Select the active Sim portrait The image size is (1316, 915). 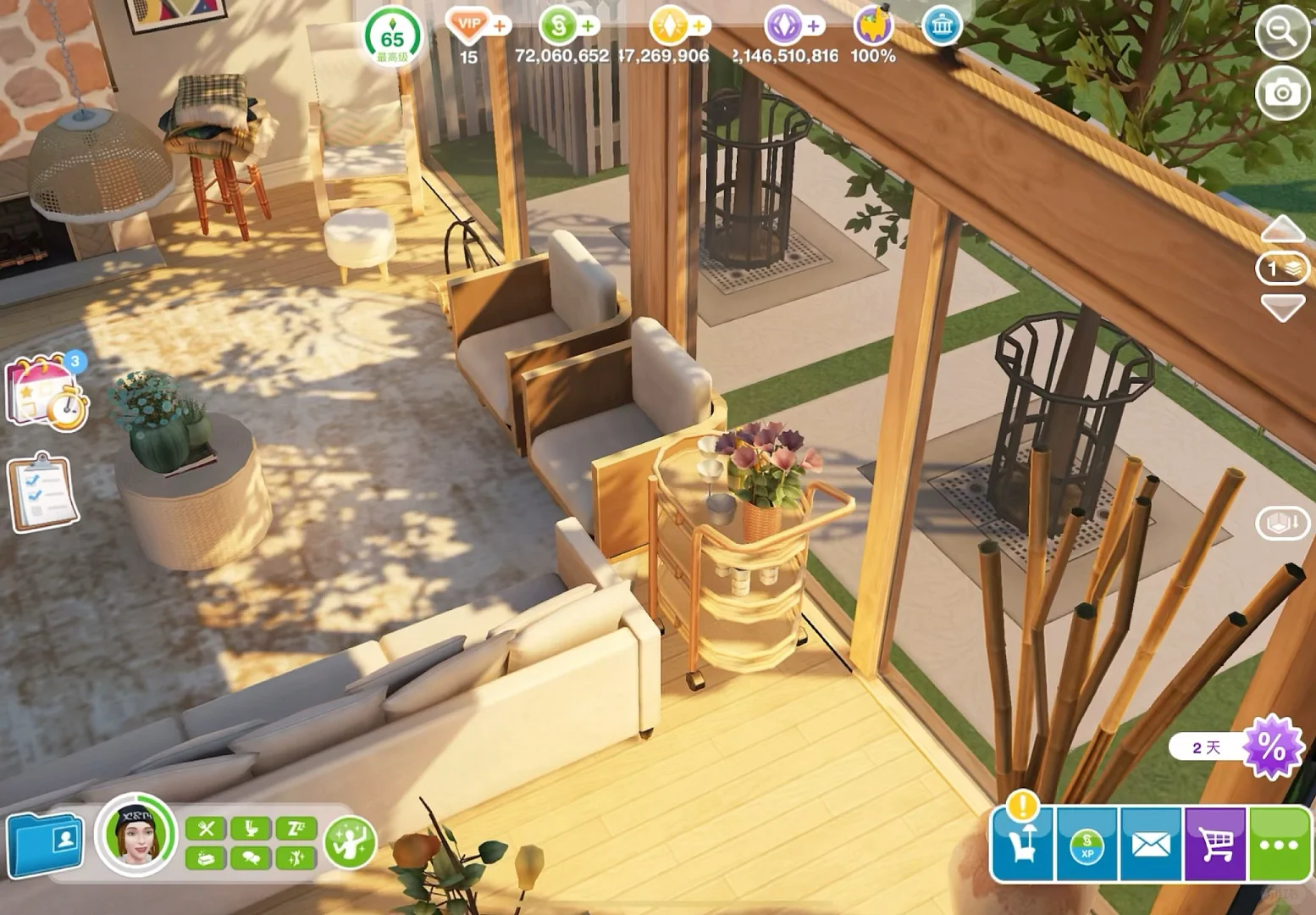point(136,835)
